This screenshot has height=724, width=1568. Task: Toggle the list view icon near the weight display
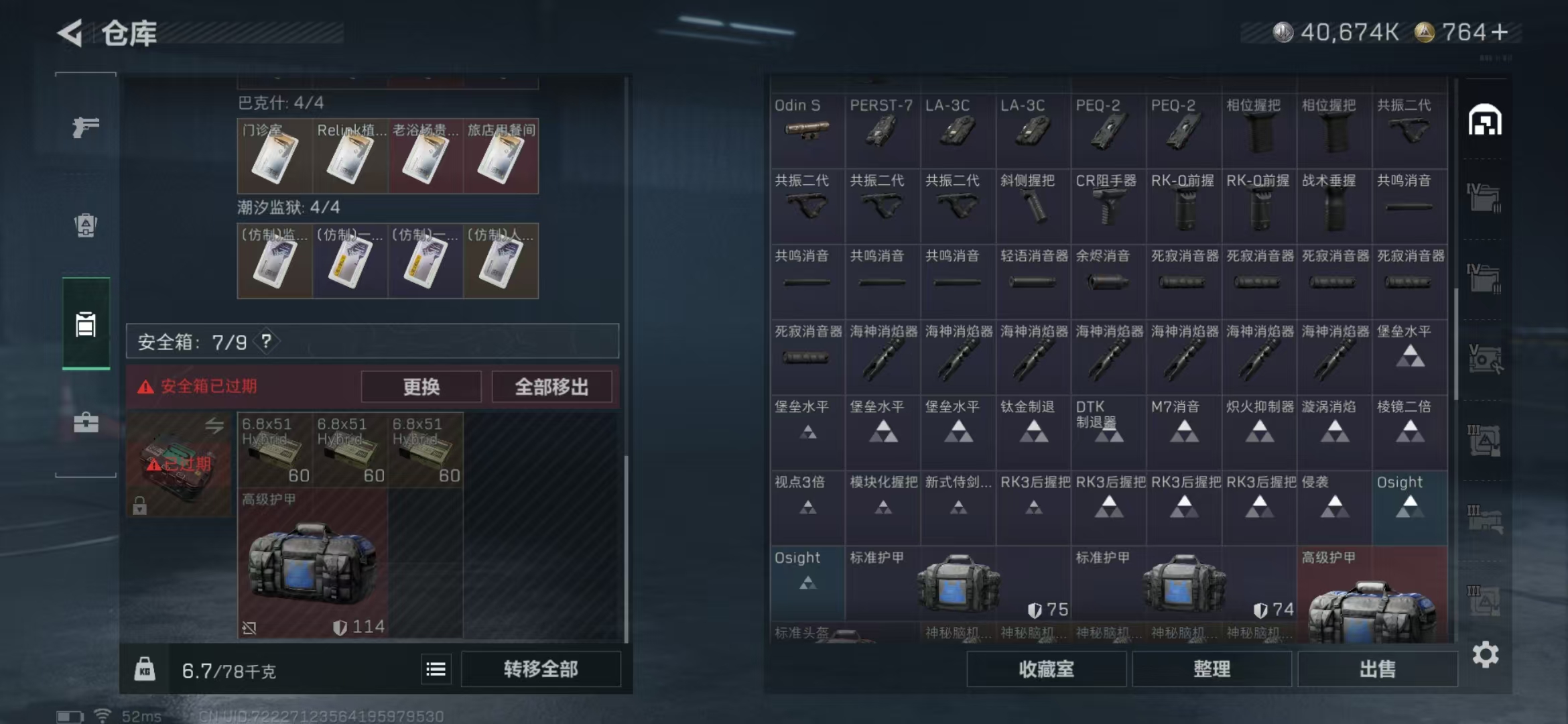point(436,668)
